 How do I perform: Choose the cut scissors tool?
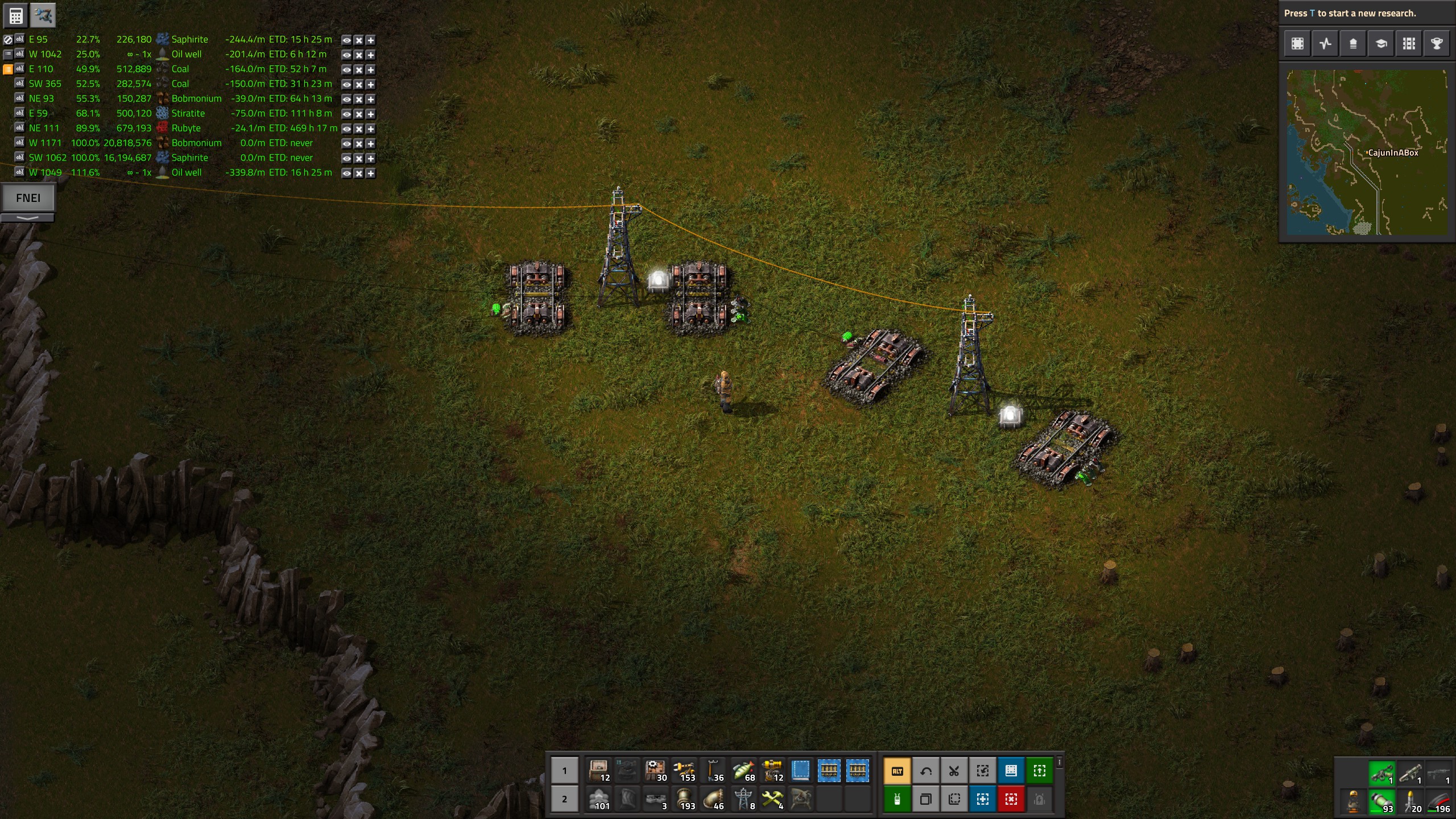pos(954,771)
